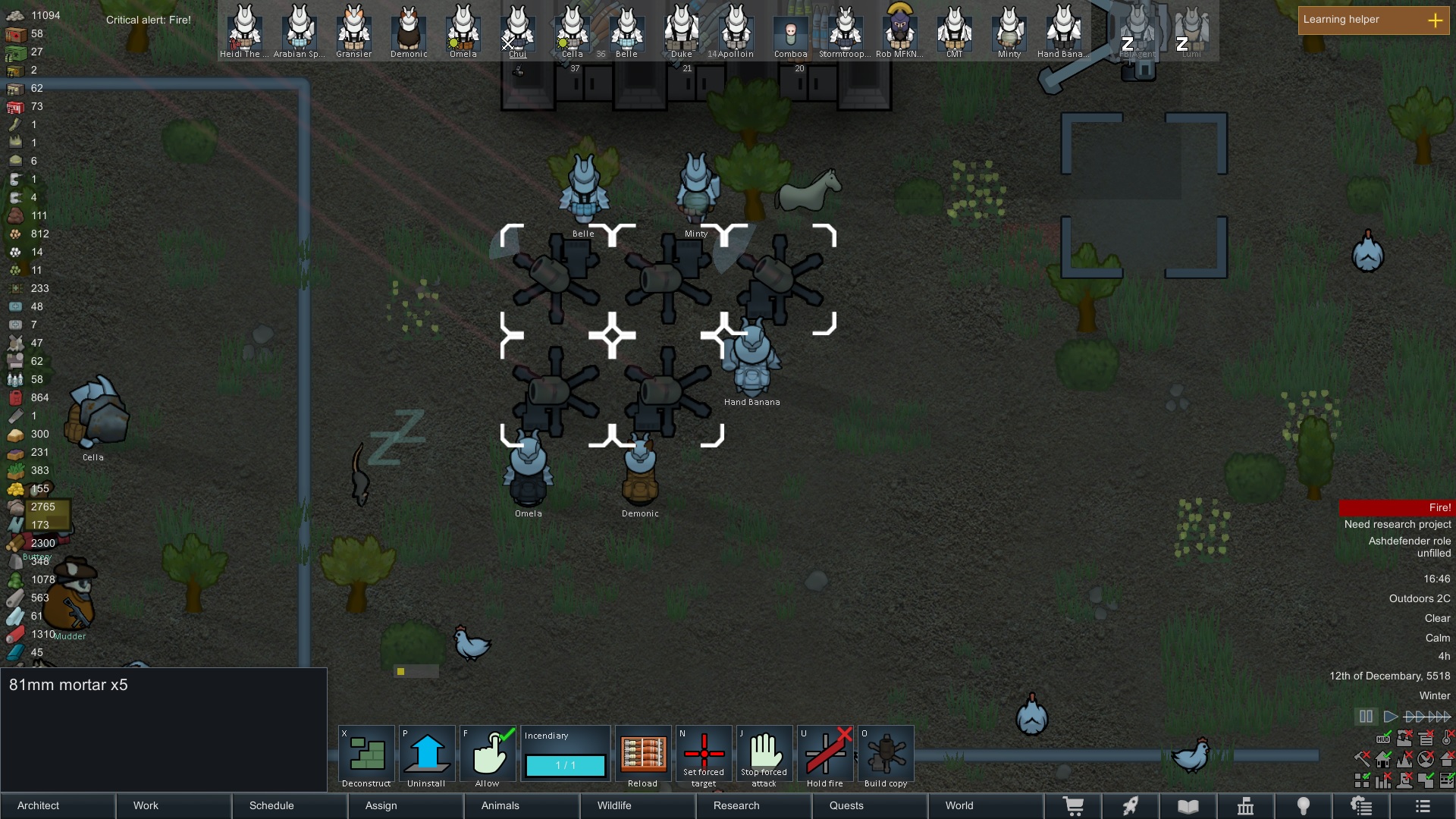Open the Research tab

[x=753, y=805]
